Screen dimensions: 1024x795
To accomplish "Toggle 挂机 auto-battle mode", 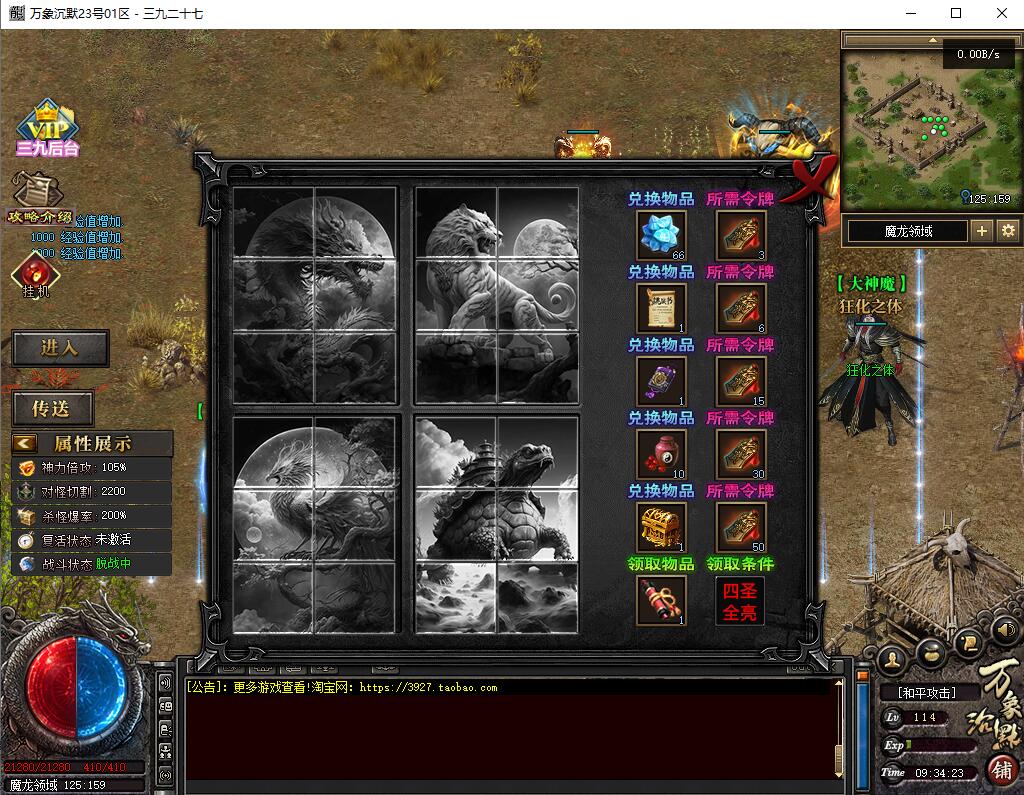I will (x=36, y=275).
